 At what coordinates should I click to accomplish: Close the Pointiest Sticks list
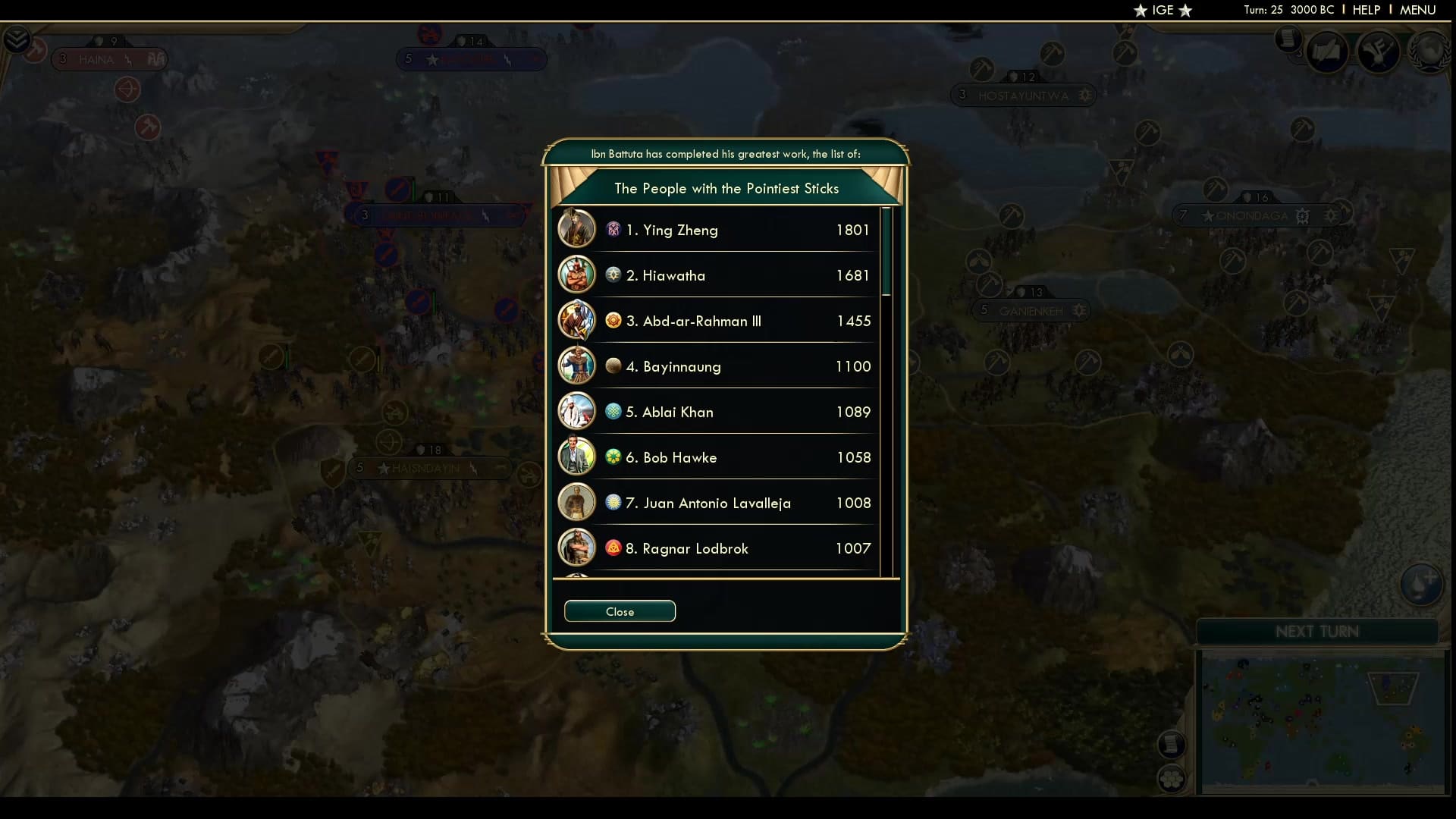pyautogui.click(x=620, y=611)
